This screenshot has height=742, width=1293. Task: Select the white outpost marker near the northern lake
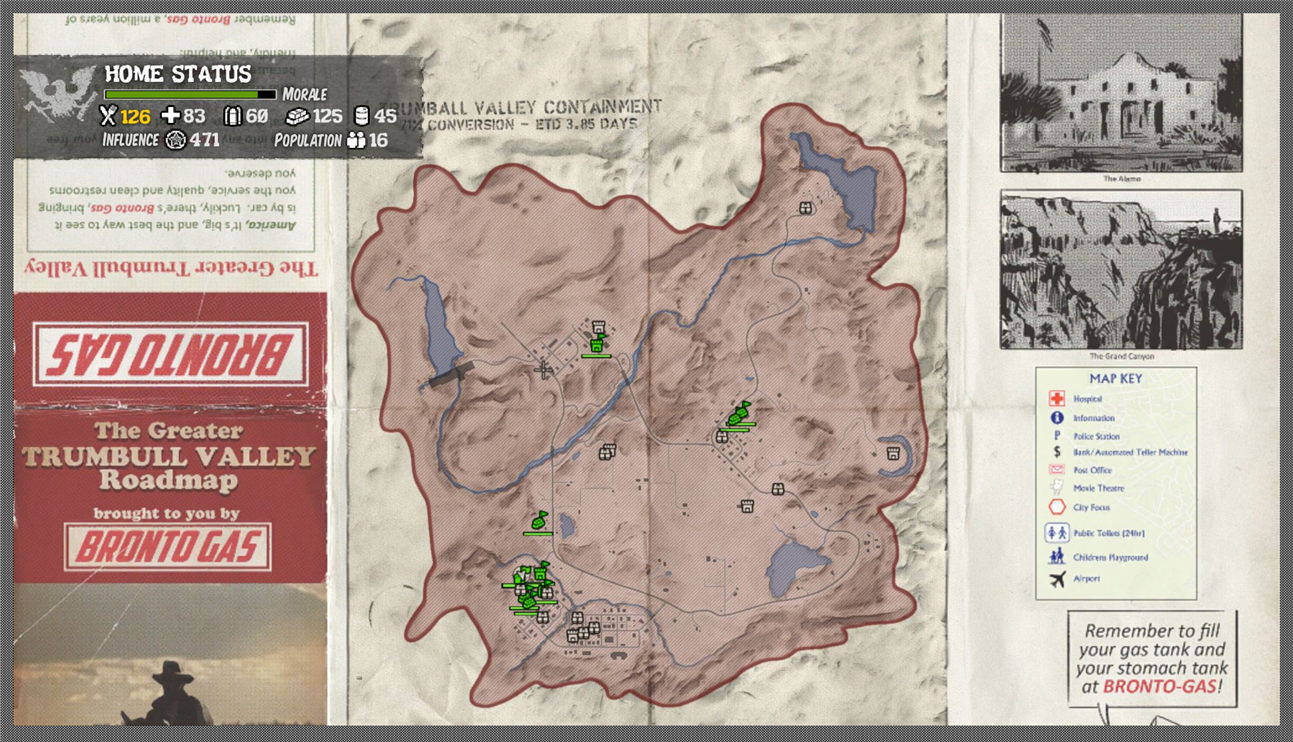click(x=805, y=208)
